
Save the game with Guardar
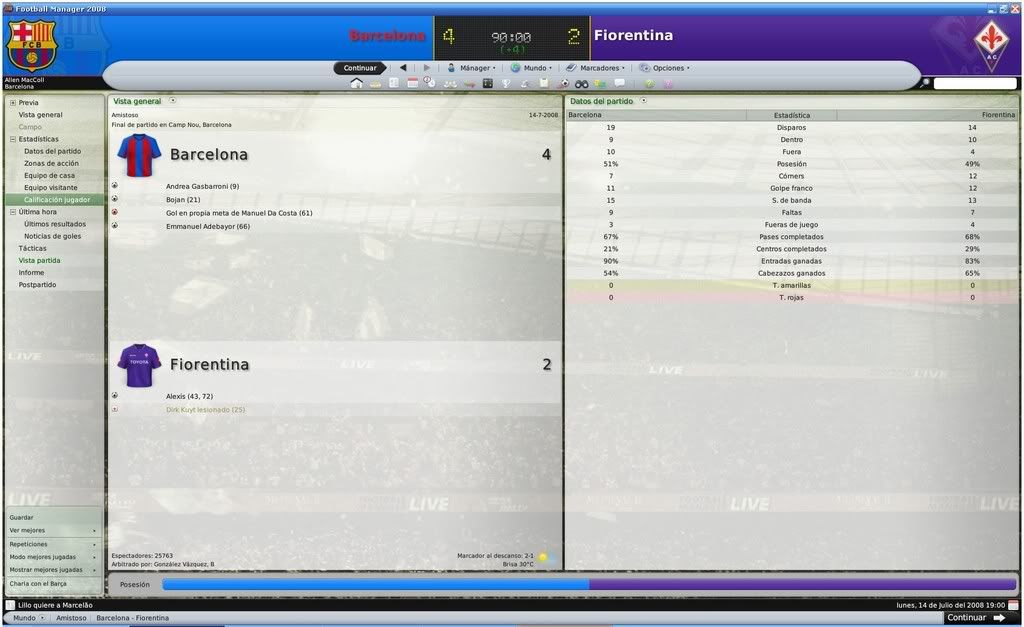pos(22,517)
